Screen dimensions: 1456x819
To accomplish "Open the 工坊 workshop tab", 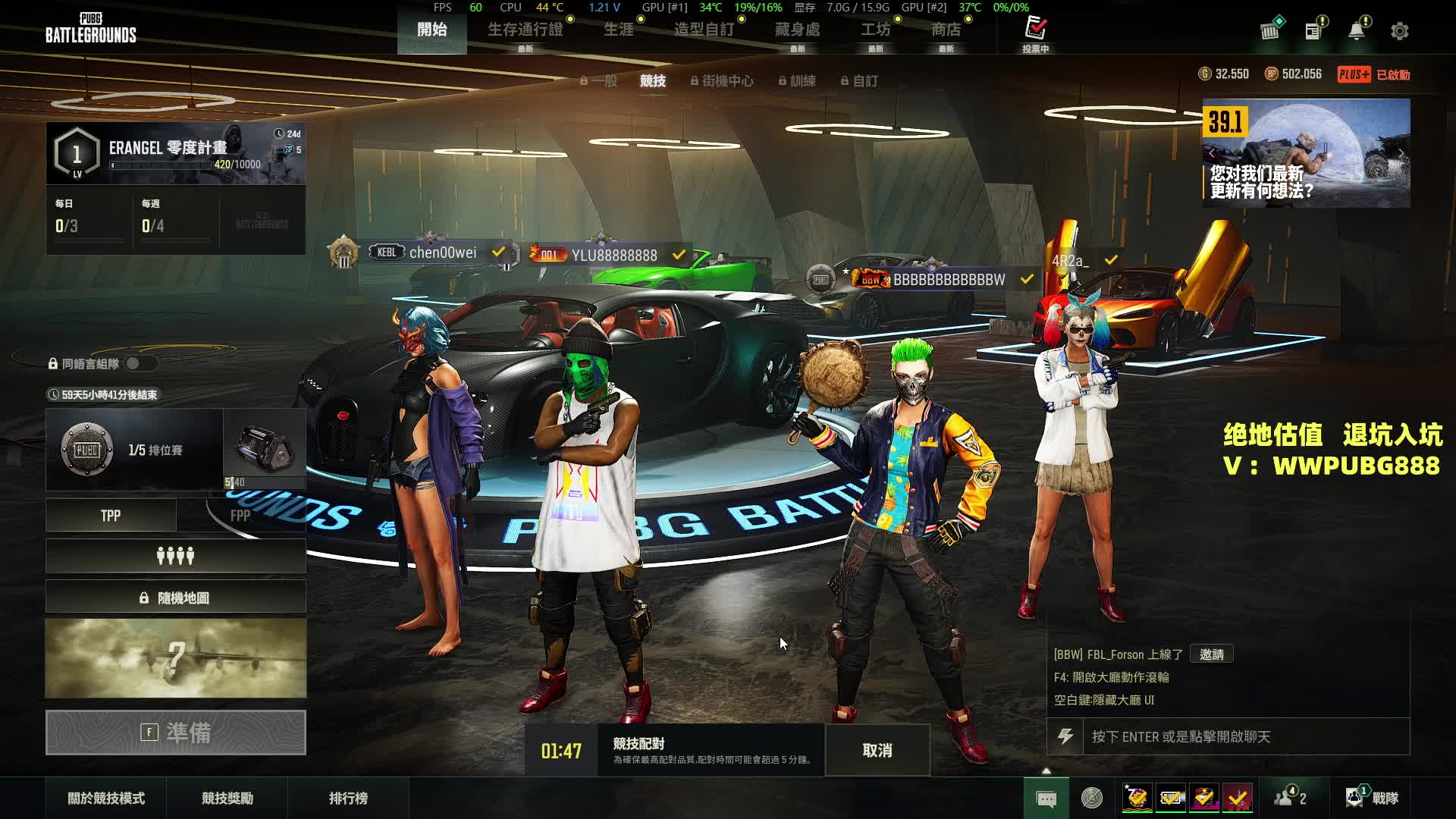I will (875, 30).
